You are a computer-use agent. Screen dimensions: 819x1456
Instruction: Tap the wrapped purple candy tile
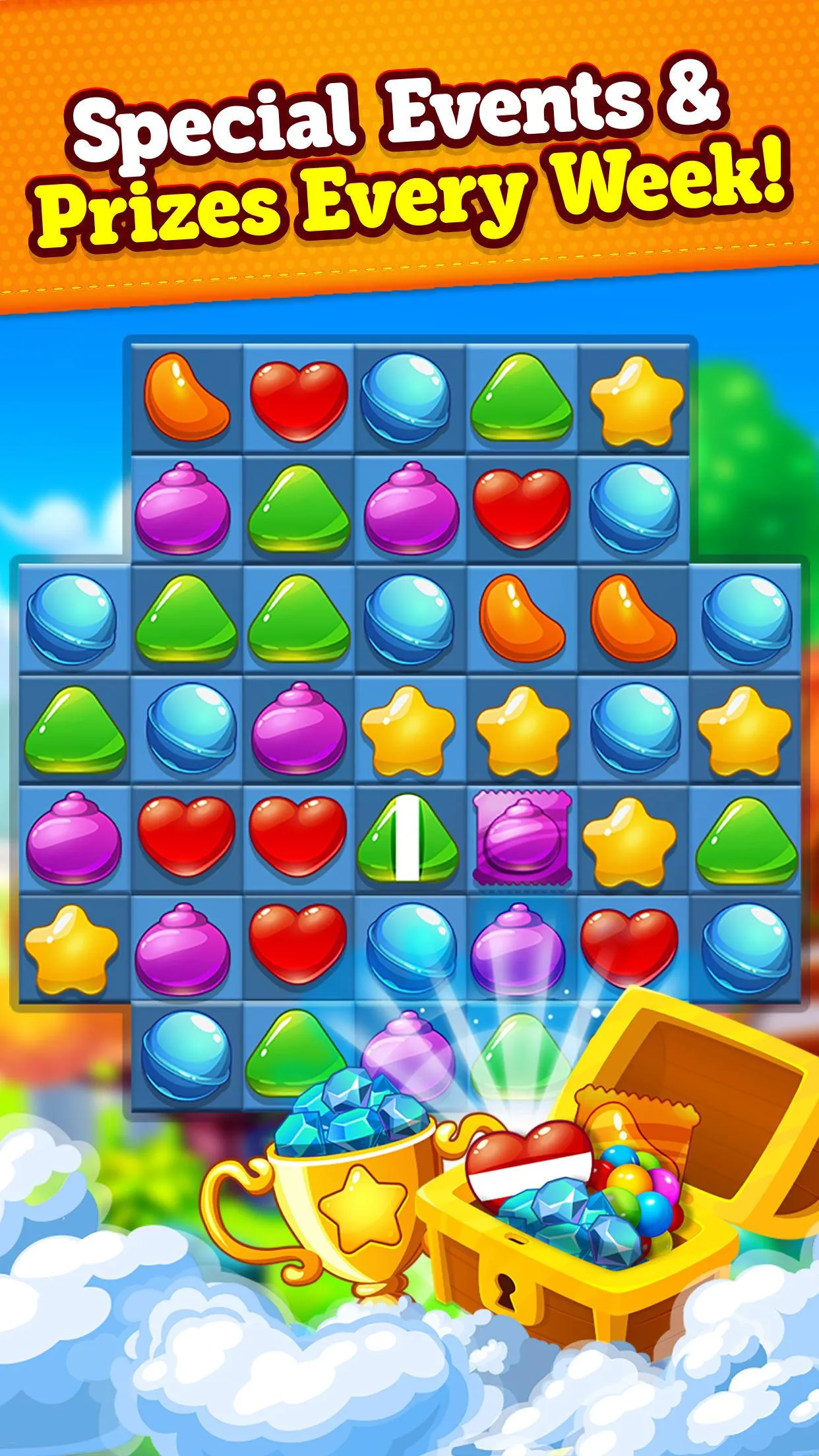tap(522, 838)
